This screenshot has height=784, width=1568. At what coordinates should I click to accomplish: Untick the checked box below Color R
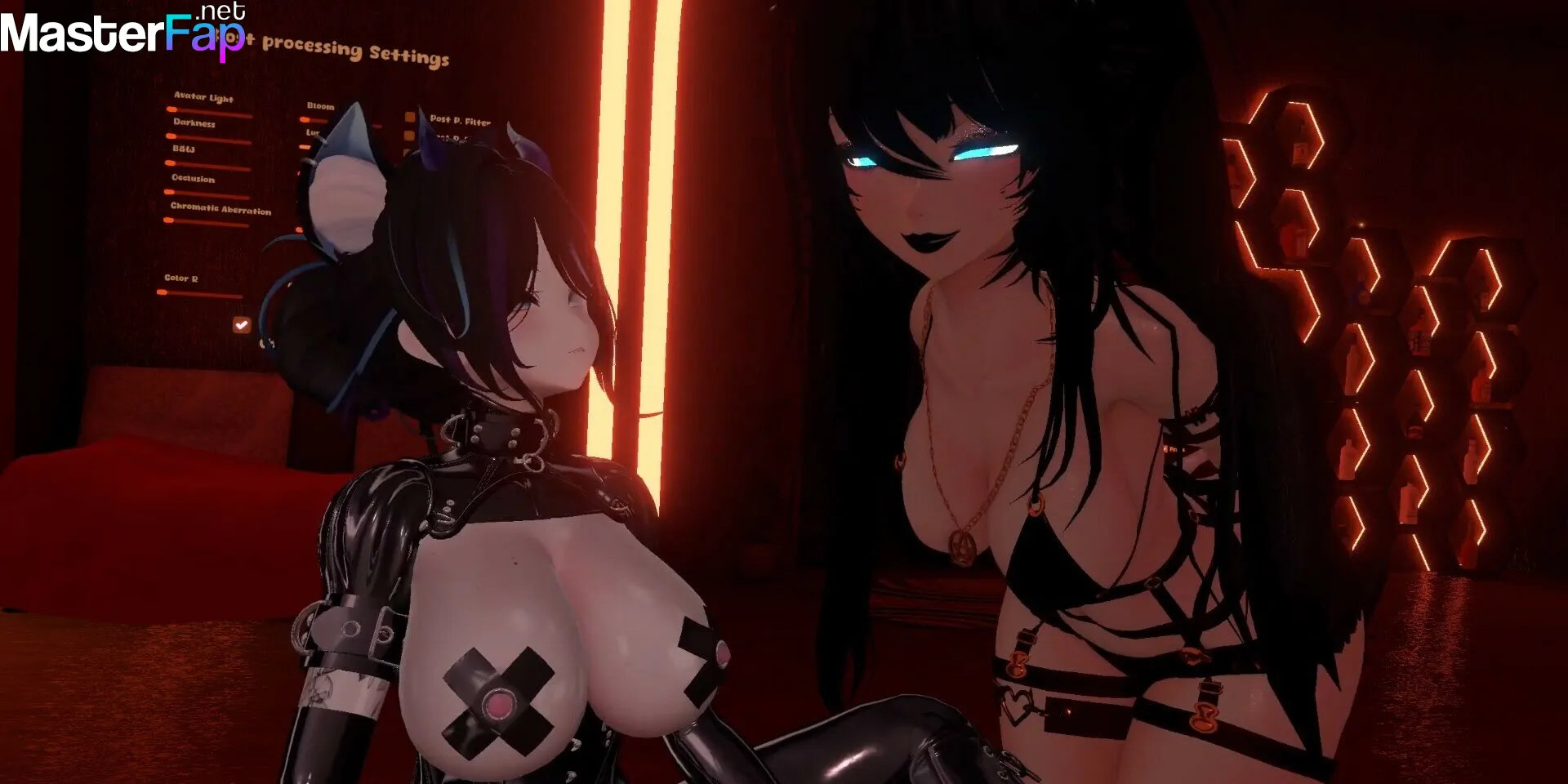(241, 325)
